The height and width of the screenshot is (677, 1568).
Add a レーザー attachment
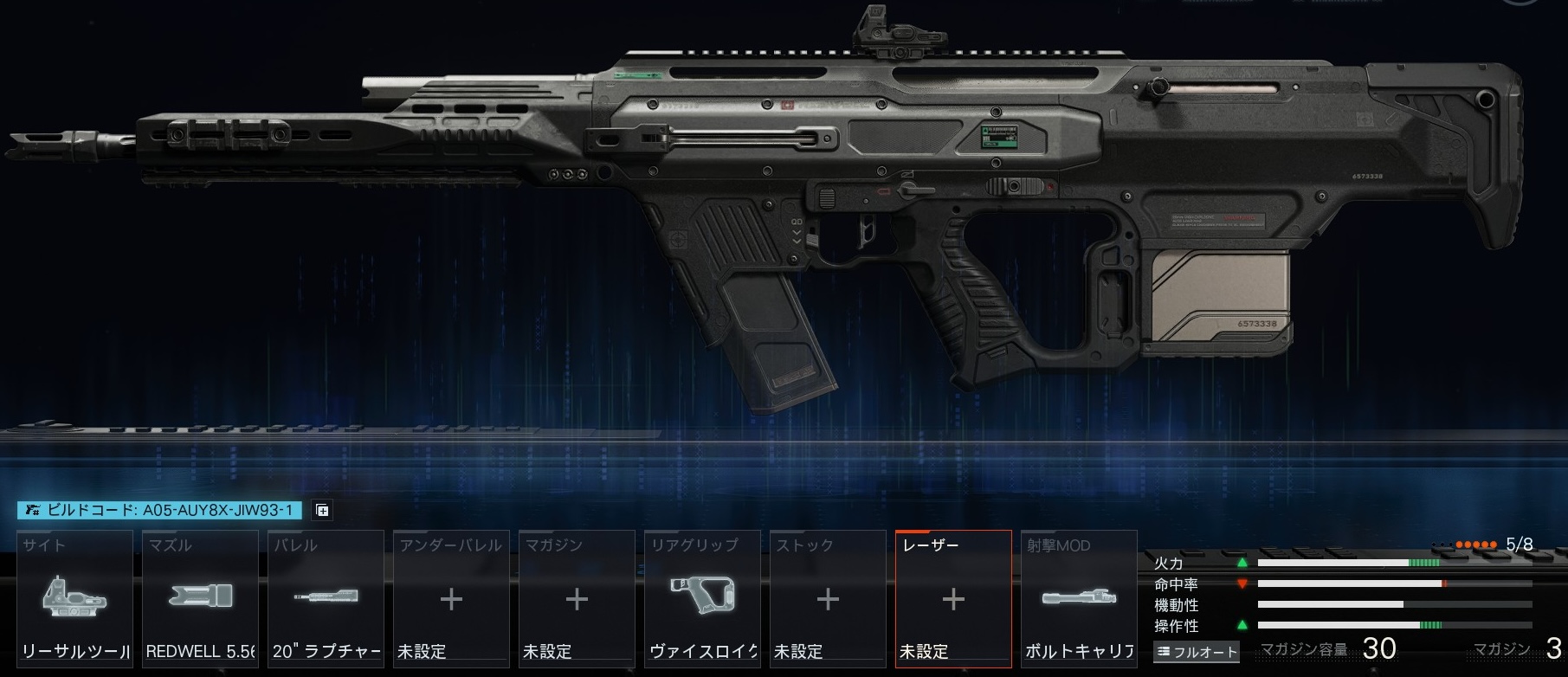coord(953,598)
